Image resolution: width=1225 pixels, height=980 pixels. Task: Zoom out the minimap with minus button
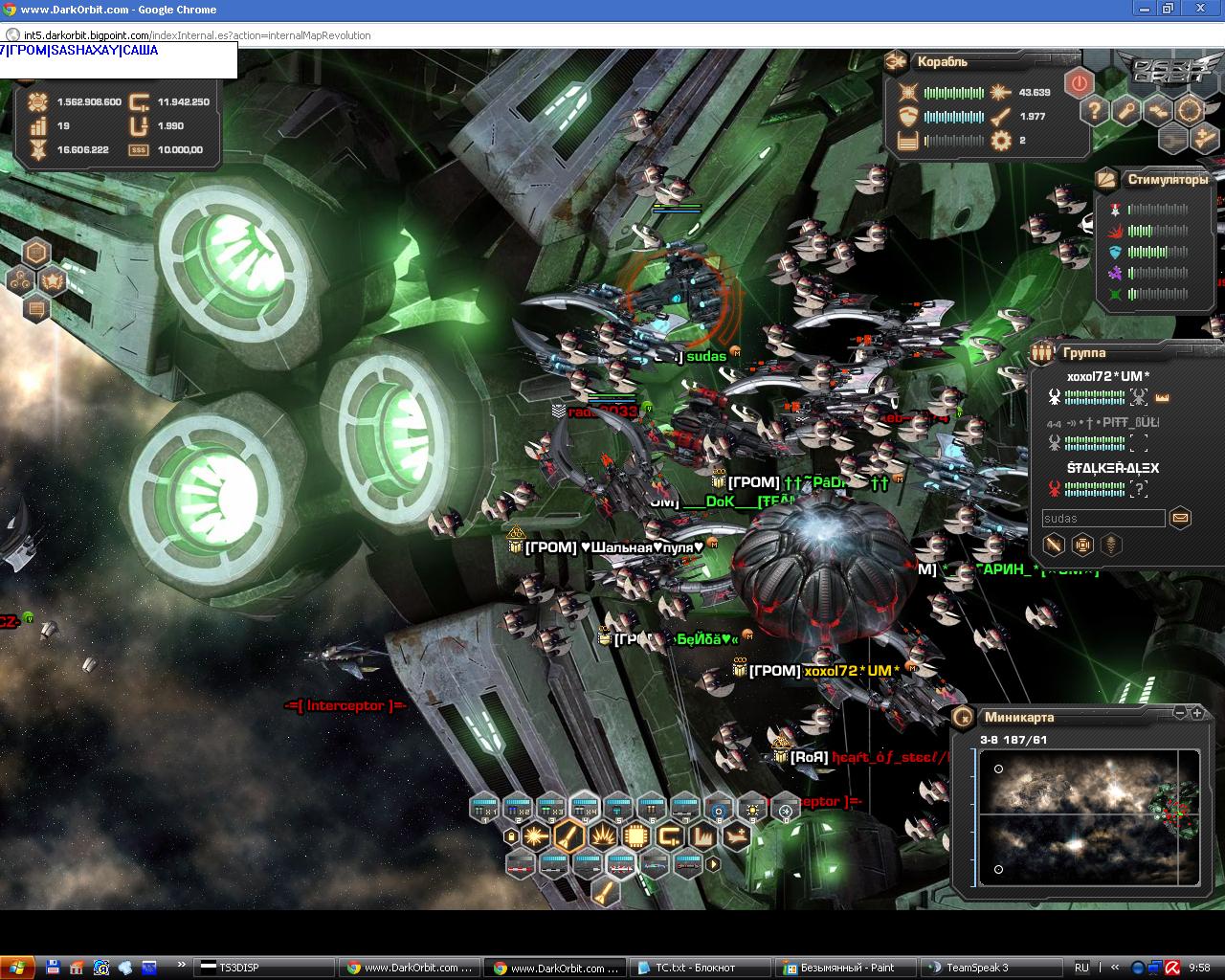(x=1180, y=713)
